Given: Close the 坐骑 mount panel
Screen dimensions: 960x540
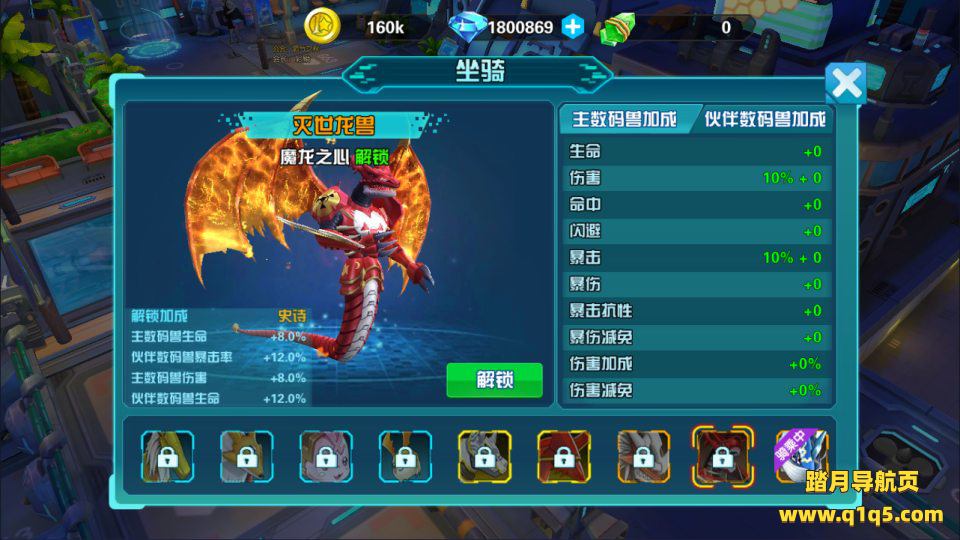Looking at the screenshot, I should coord(847,83).
